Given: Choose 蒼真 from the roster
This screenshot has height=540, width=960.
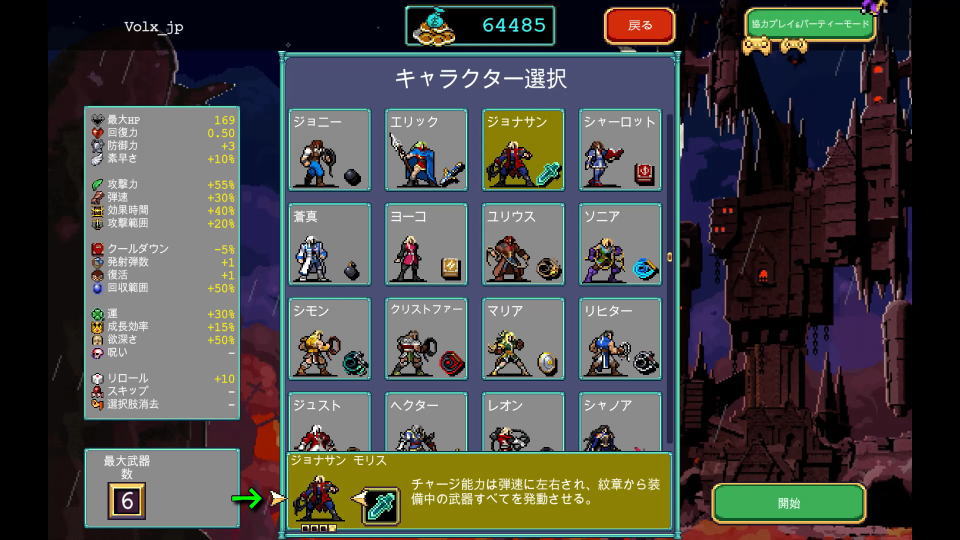Looking at the screenshot, I should pyautogui.click(x=330, y=245).
